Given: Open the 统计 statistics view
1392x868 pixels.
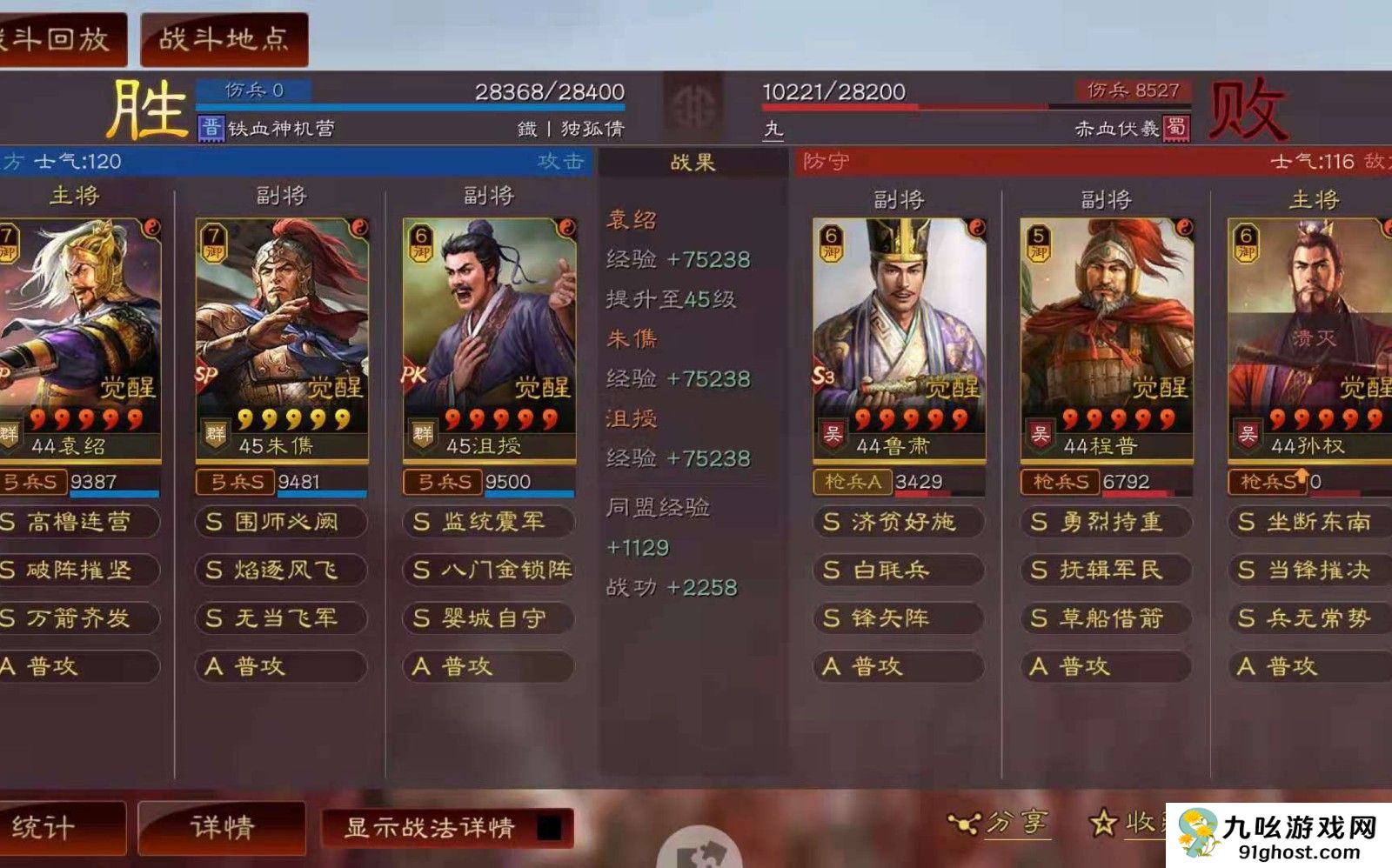Looking at the screenshot, I should (x=52, y=827).
